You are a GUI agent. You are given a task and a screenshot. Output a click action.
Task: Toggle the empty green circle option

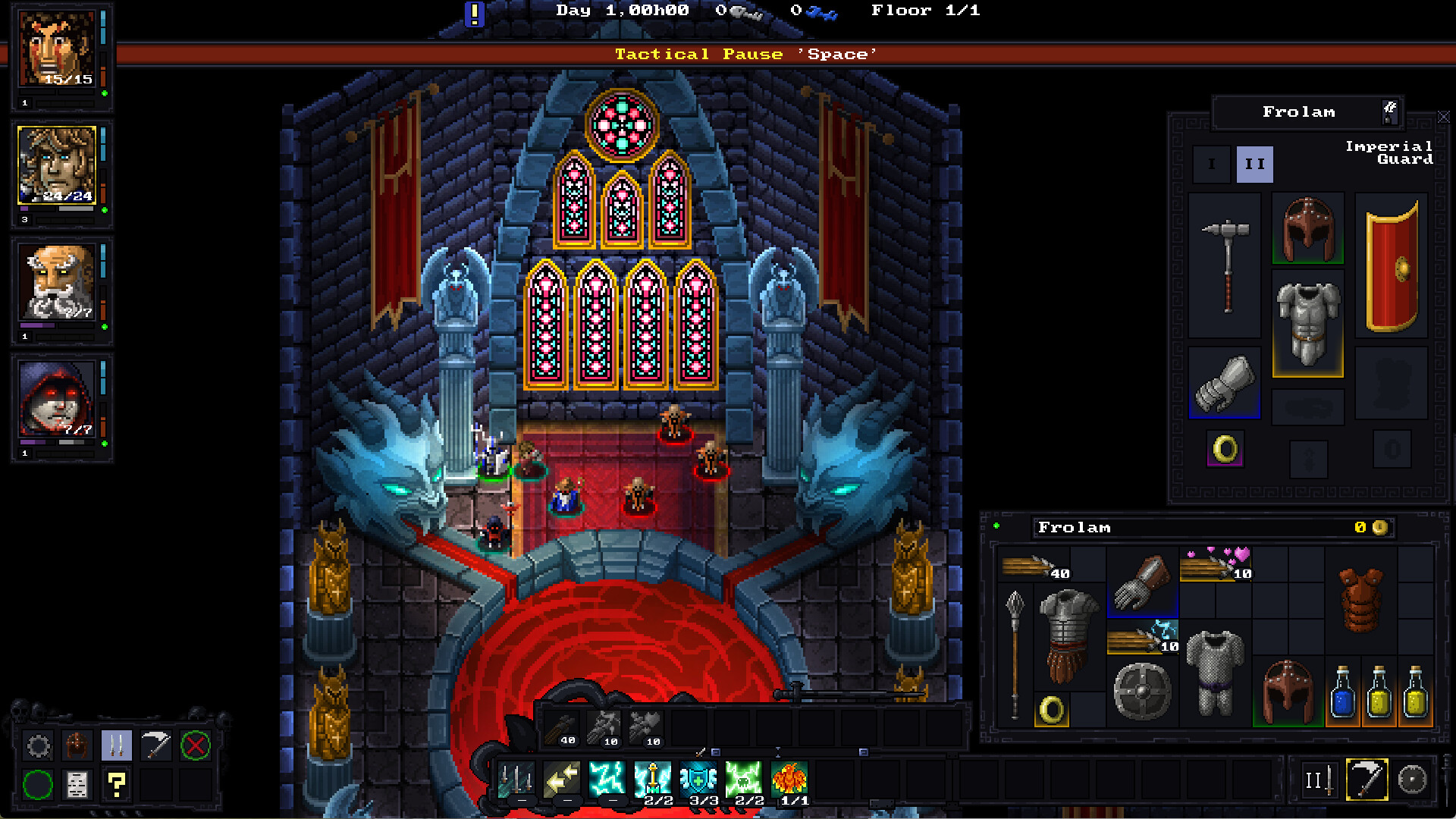[x=38, y=785]
